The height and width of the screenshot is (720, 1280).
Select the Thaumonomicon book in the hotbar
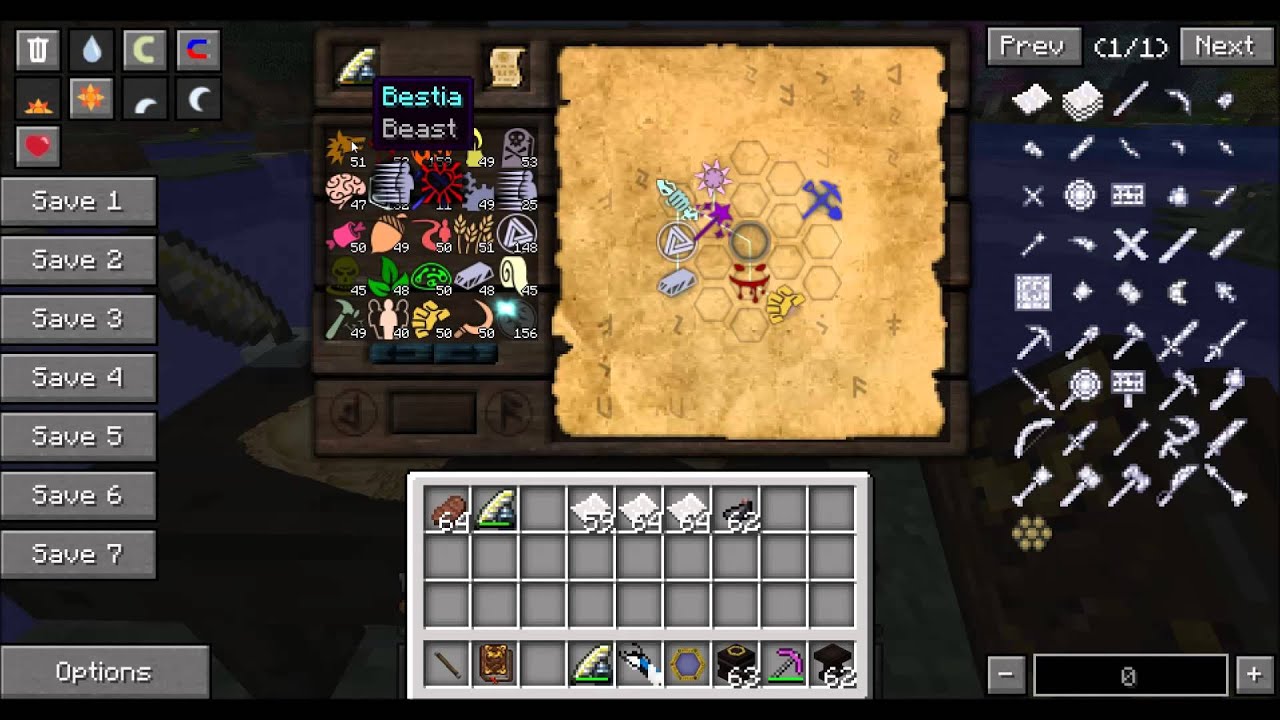click(x=495, y=665)
